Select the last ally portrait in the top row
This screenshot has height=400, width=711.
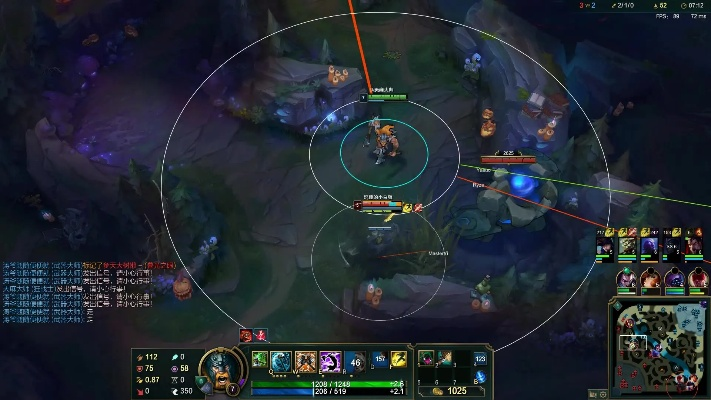pos(694,246)
